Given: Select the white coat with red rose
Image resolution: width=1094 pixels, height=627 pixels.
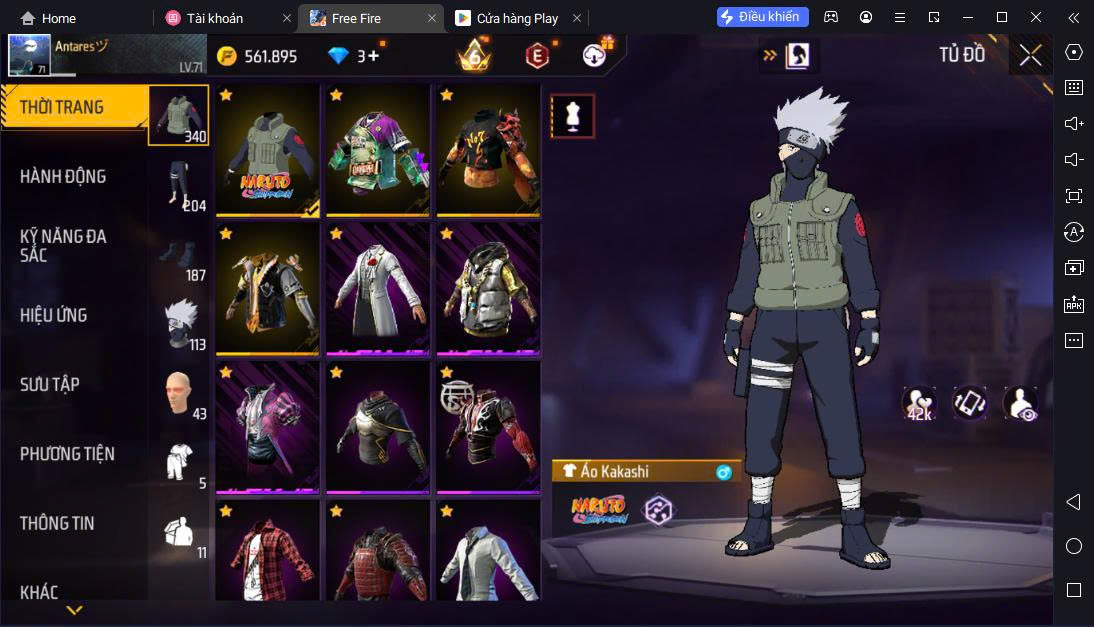Looking at the screenshot, I should [x=377, y=288].
